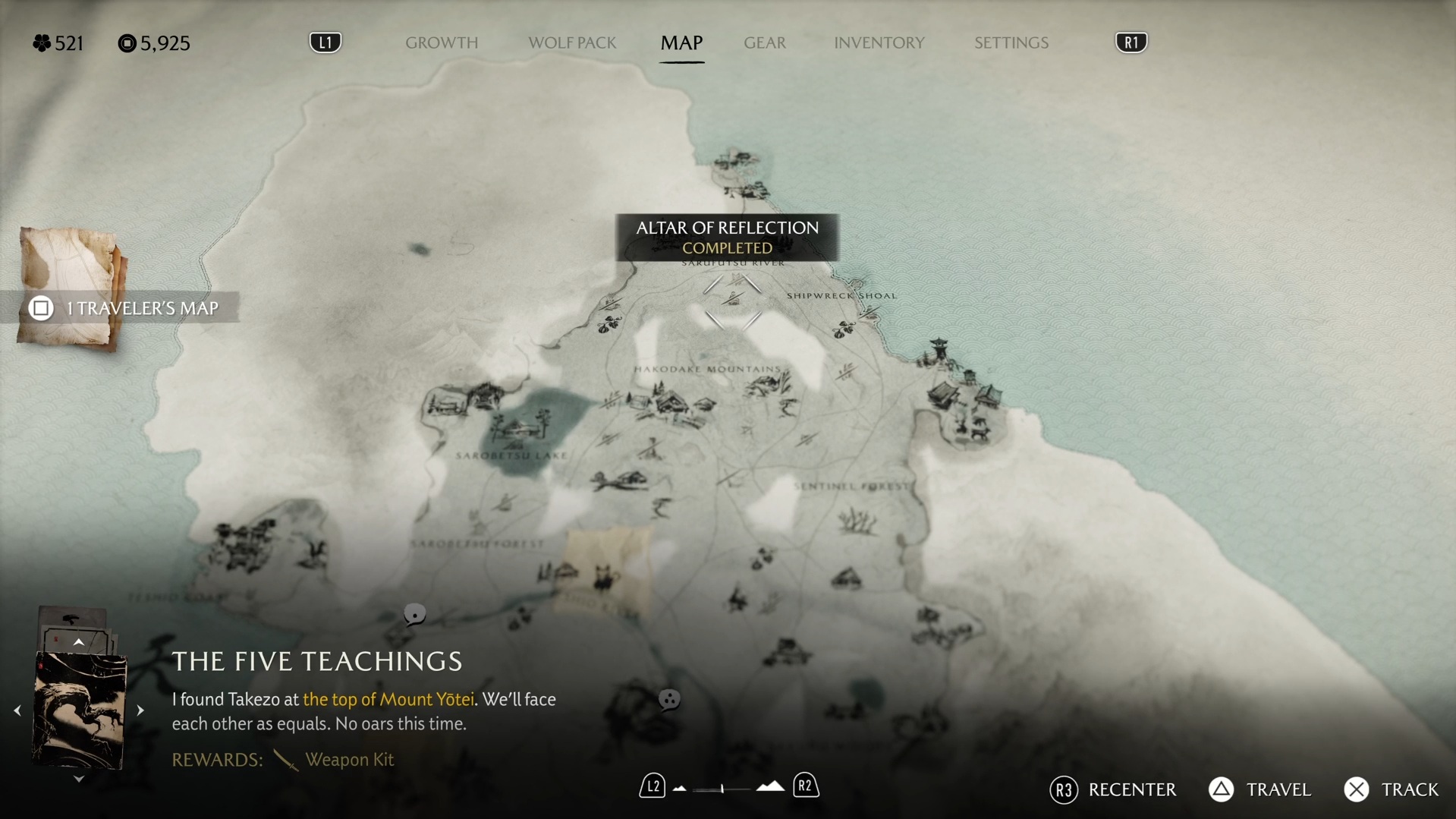The width and height of the screenshot is (1456, 819).
Task: Open the Wolf Pack tab
Action: [x=572, y=43]
